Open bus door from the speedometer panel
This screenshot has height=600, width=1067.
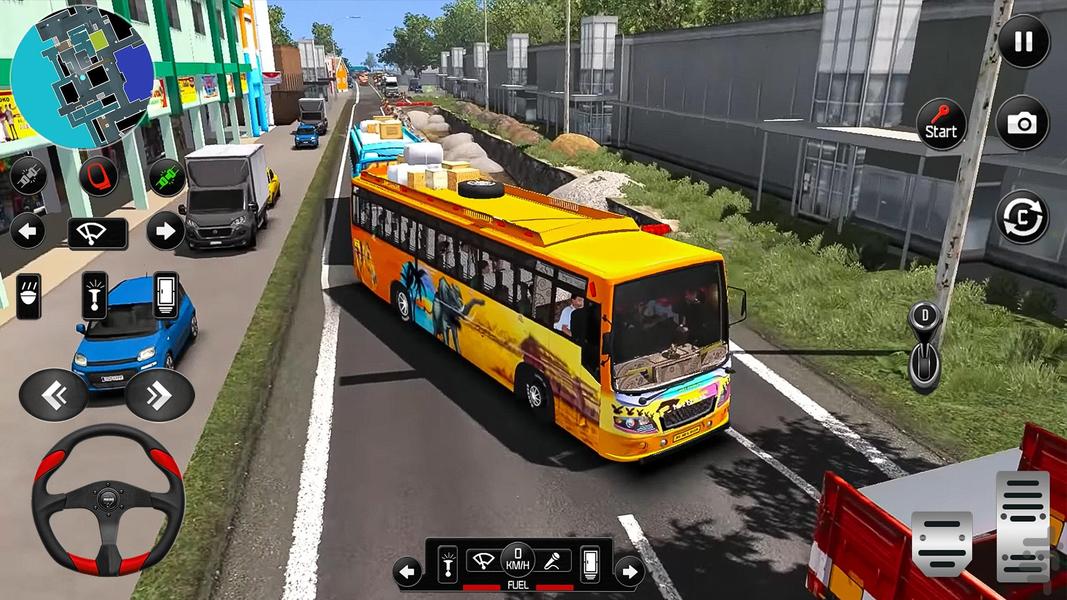coord(590,564)
